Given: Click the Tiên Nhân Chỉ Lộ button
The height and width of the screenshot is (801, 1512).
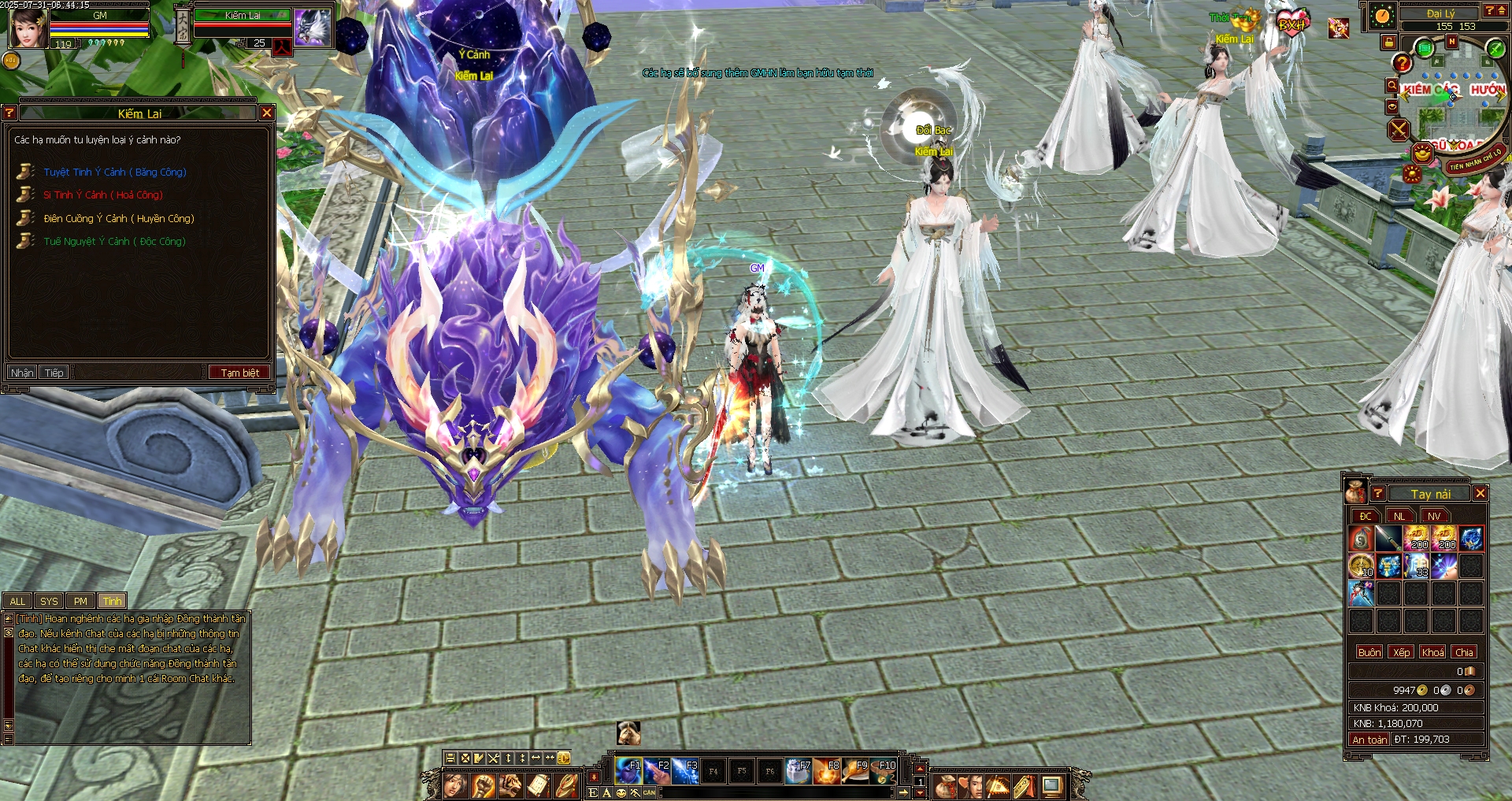Looking at the screenshot, I should click(1477, 160).
